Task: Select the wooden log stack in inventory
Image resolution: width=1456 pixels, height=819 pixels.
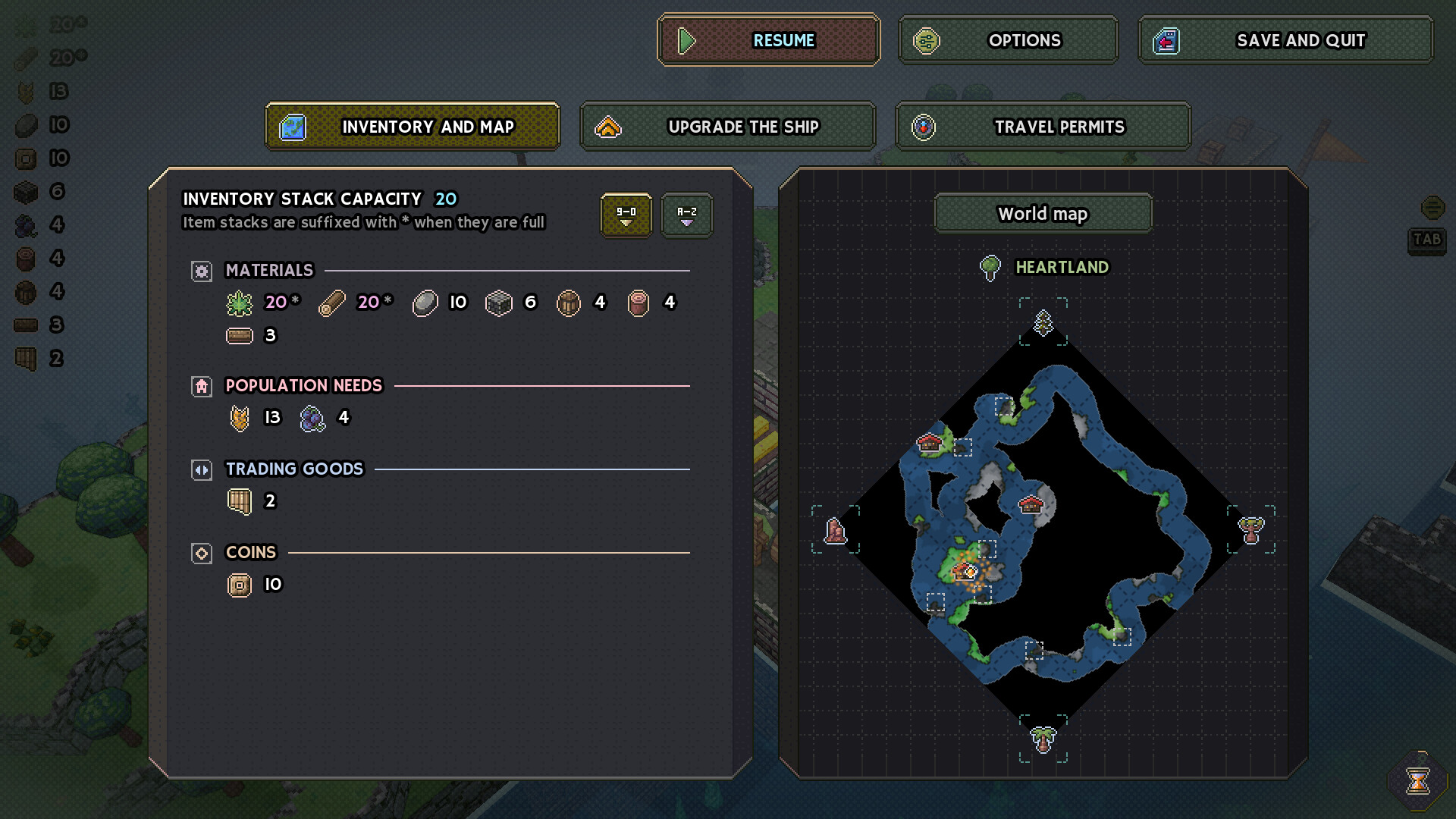Action: (x=332, y=303)
